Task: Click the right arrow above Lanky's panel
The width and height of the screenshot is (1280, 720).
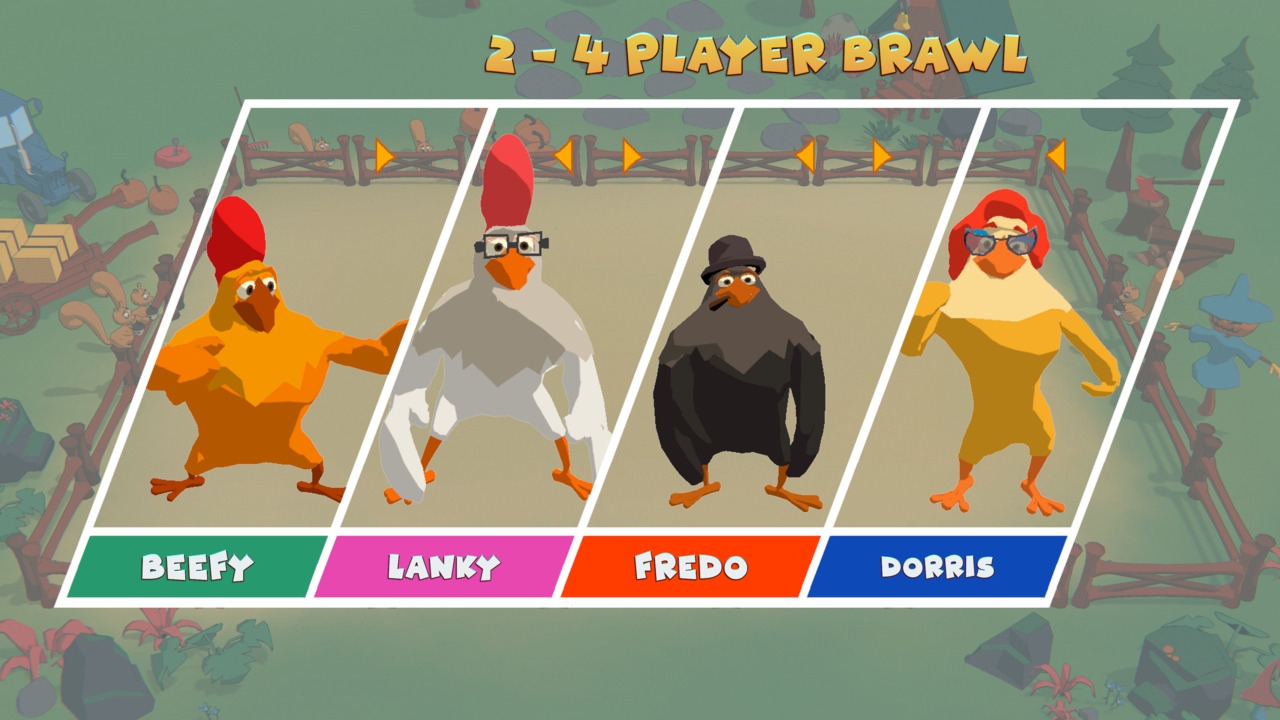Action: (632, 155)
